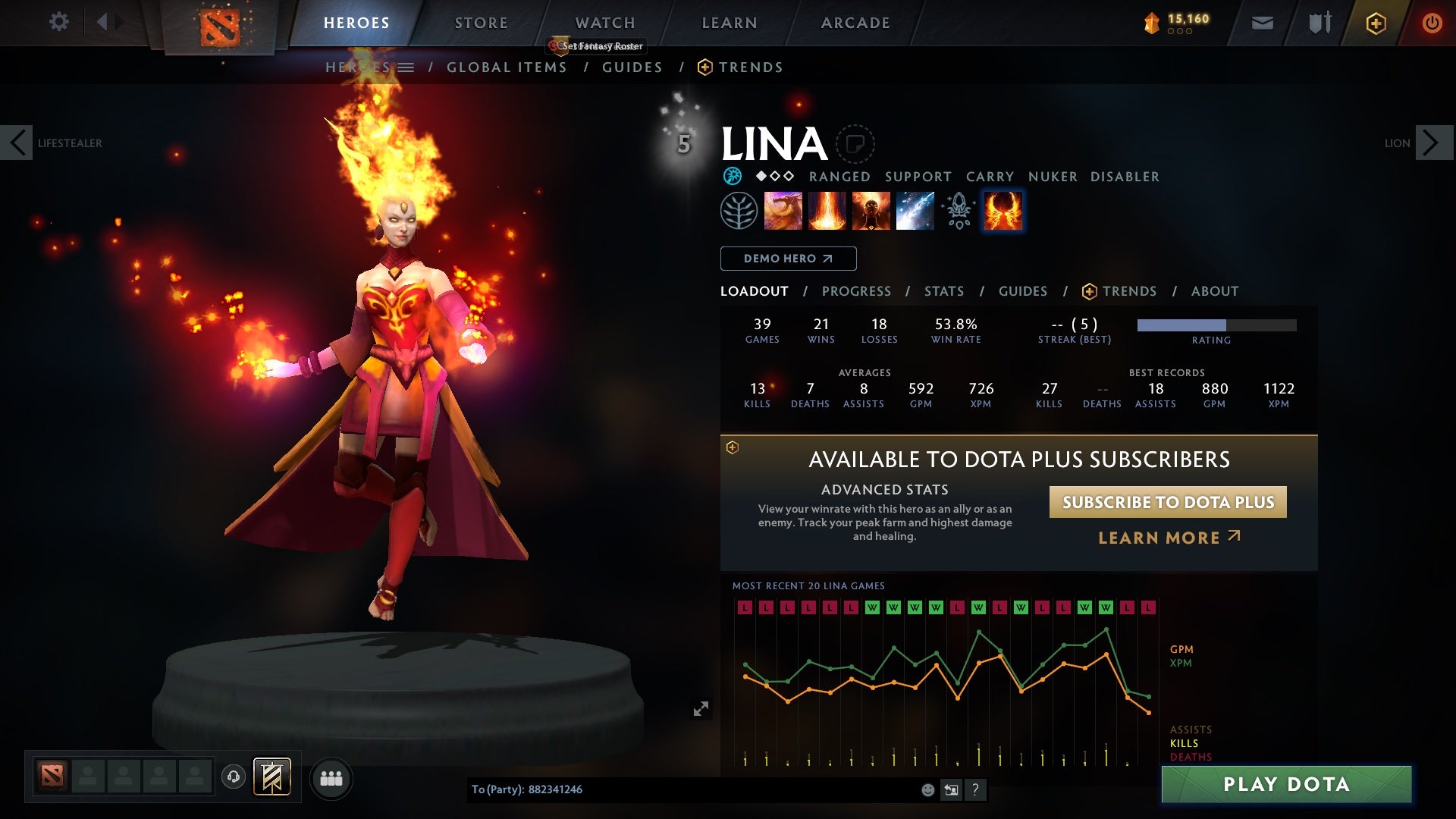Screen dimensions: 1456x819
Task: Click the SUBSCRIBE TO DOTA PLUS button
Action: (x=1166, y=502)
